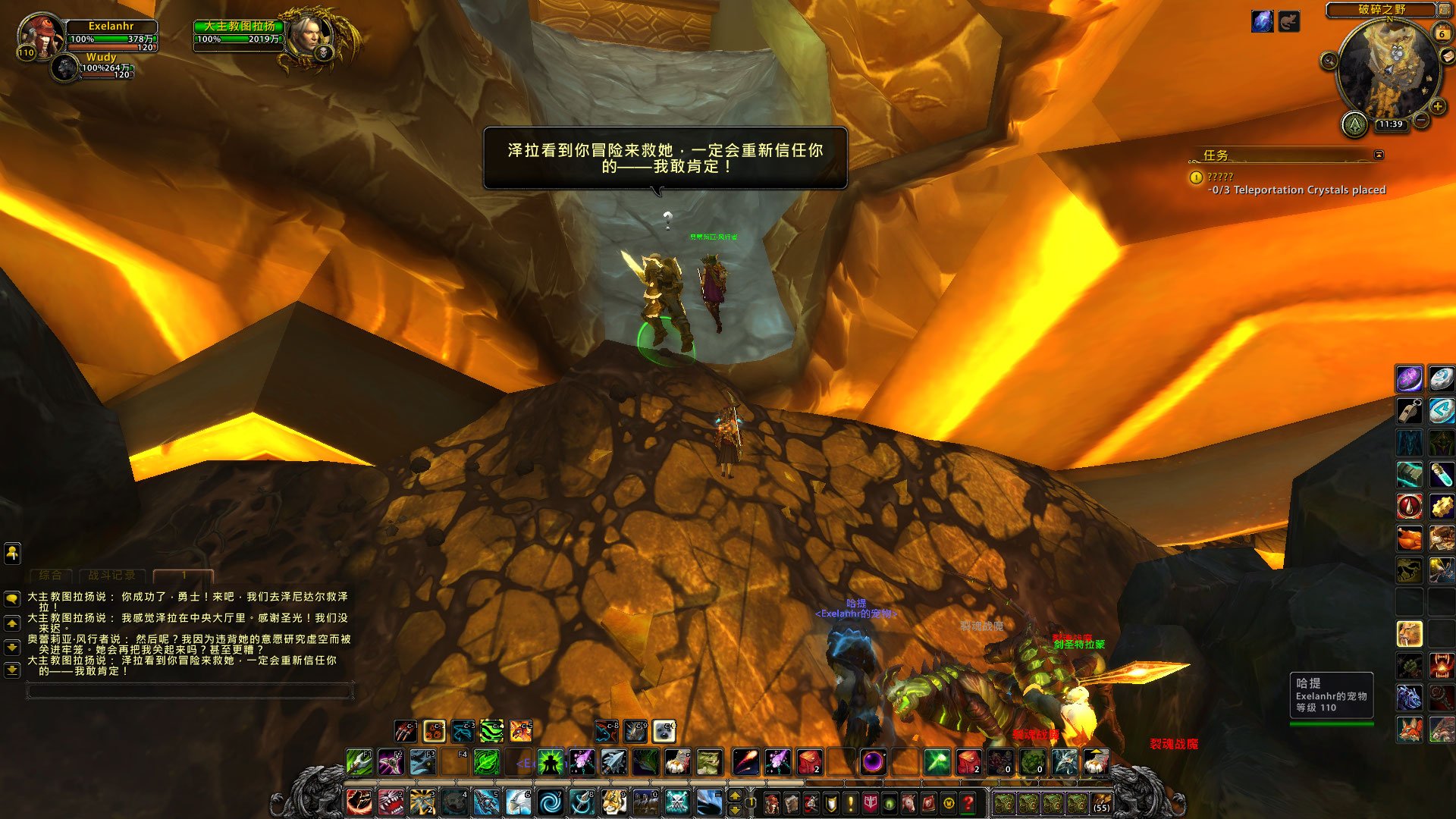
Task: Open the calendar showing day 6
Action: [x=1442, y=33]
